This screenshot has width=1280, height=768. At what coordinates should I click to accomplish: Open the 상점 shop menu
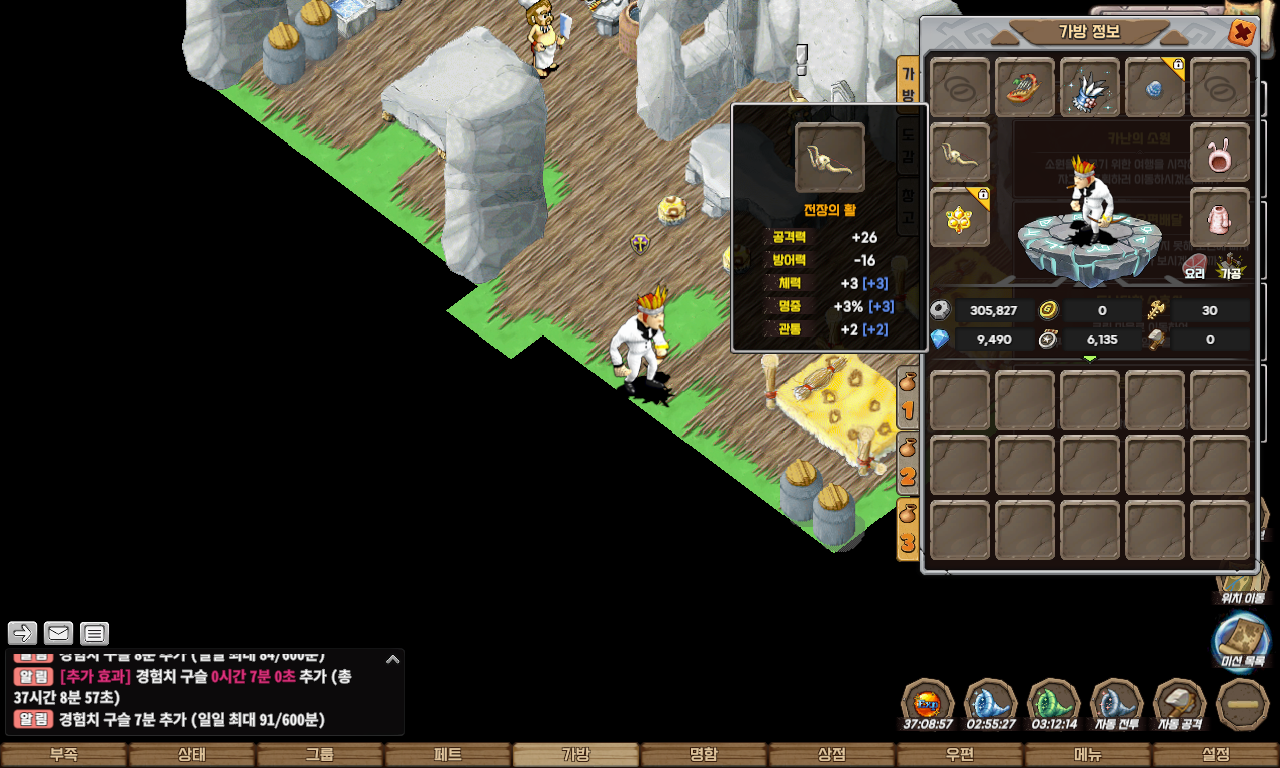click(x=832, y=755)
